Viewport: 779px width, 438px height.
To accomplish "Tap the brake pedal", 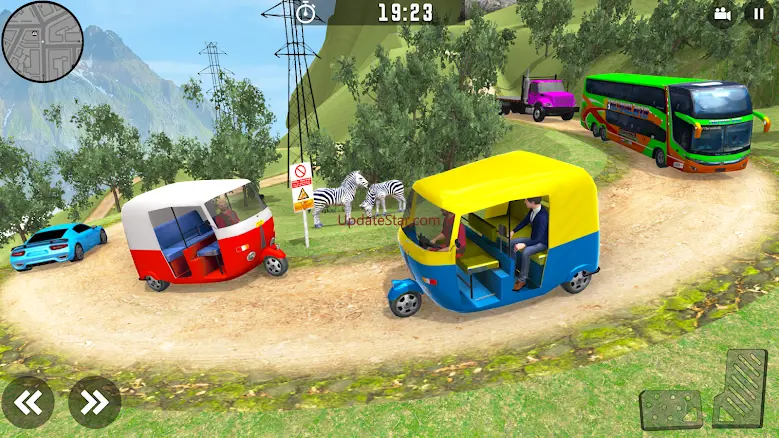I will [670, 408].
